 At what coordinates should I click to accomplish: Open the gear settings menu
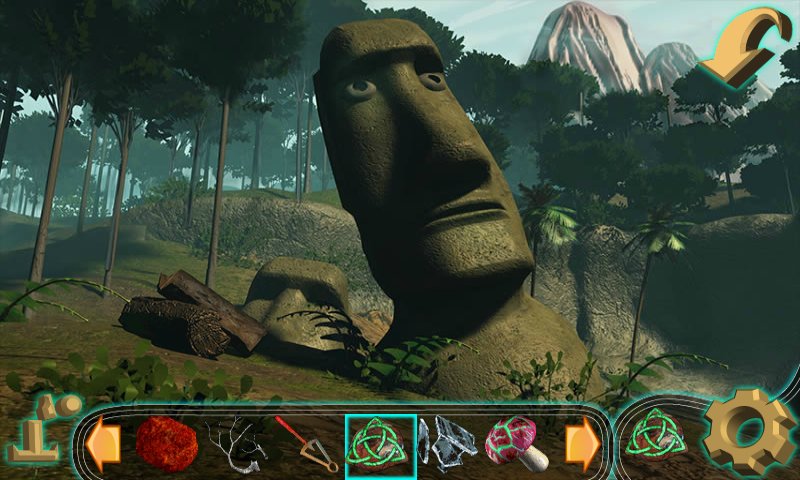(x=749, y=431)
